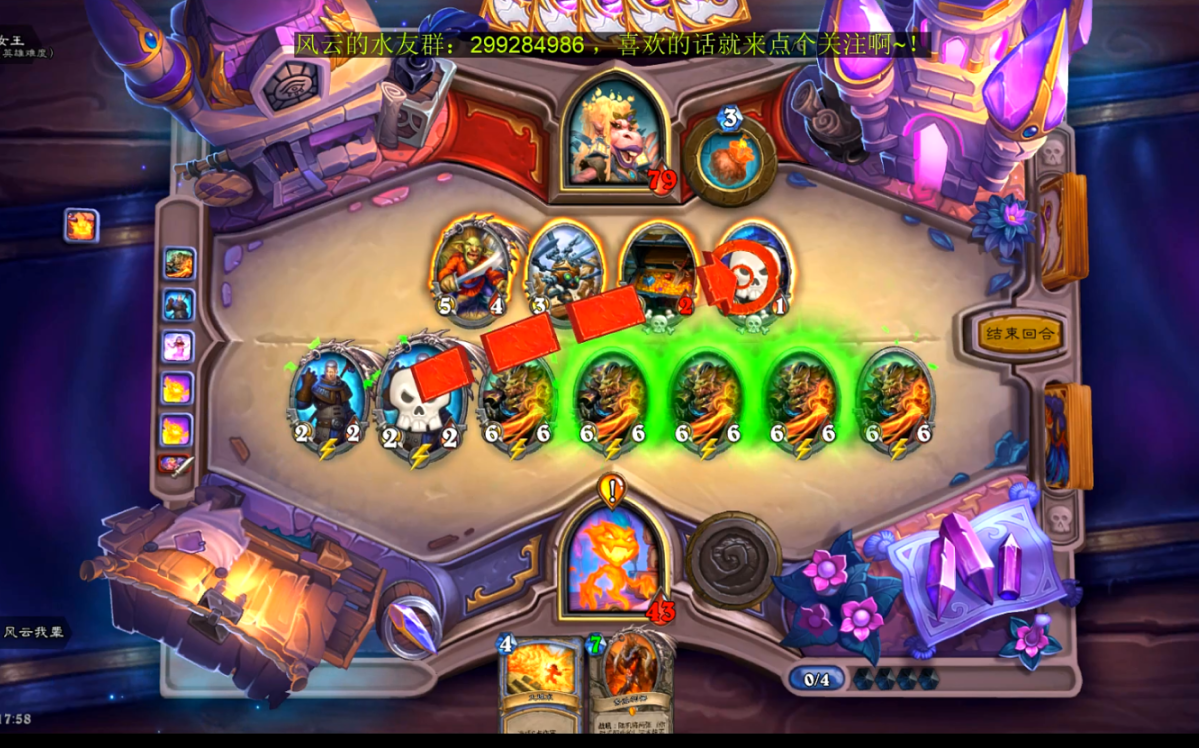Target the enemy skull minion with 1 health
The width and height of the screenshot is (1199, 748).
click(x=752, y=270)
